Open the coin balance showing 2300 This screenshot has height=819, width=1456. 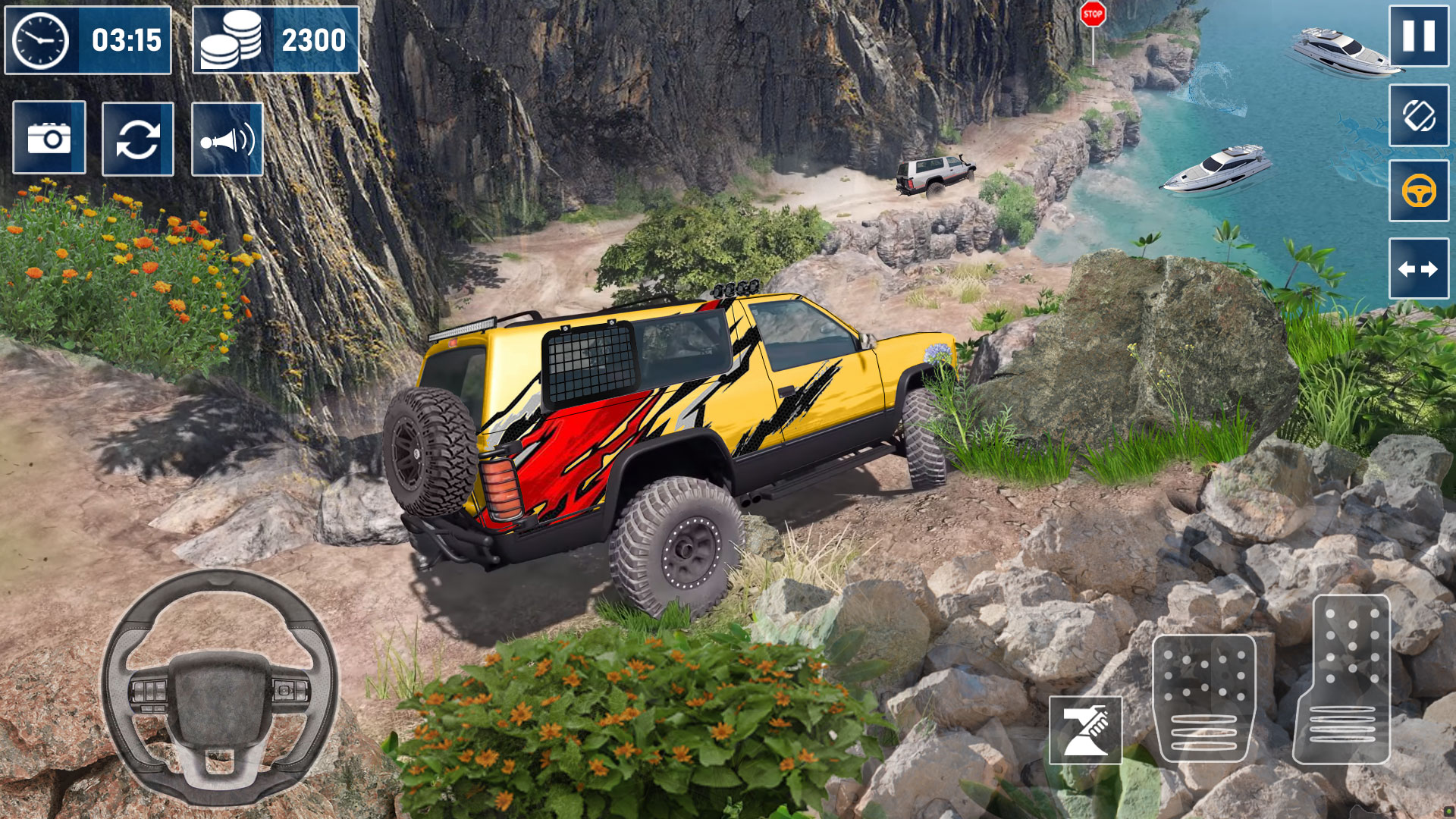tap(313, 39)
